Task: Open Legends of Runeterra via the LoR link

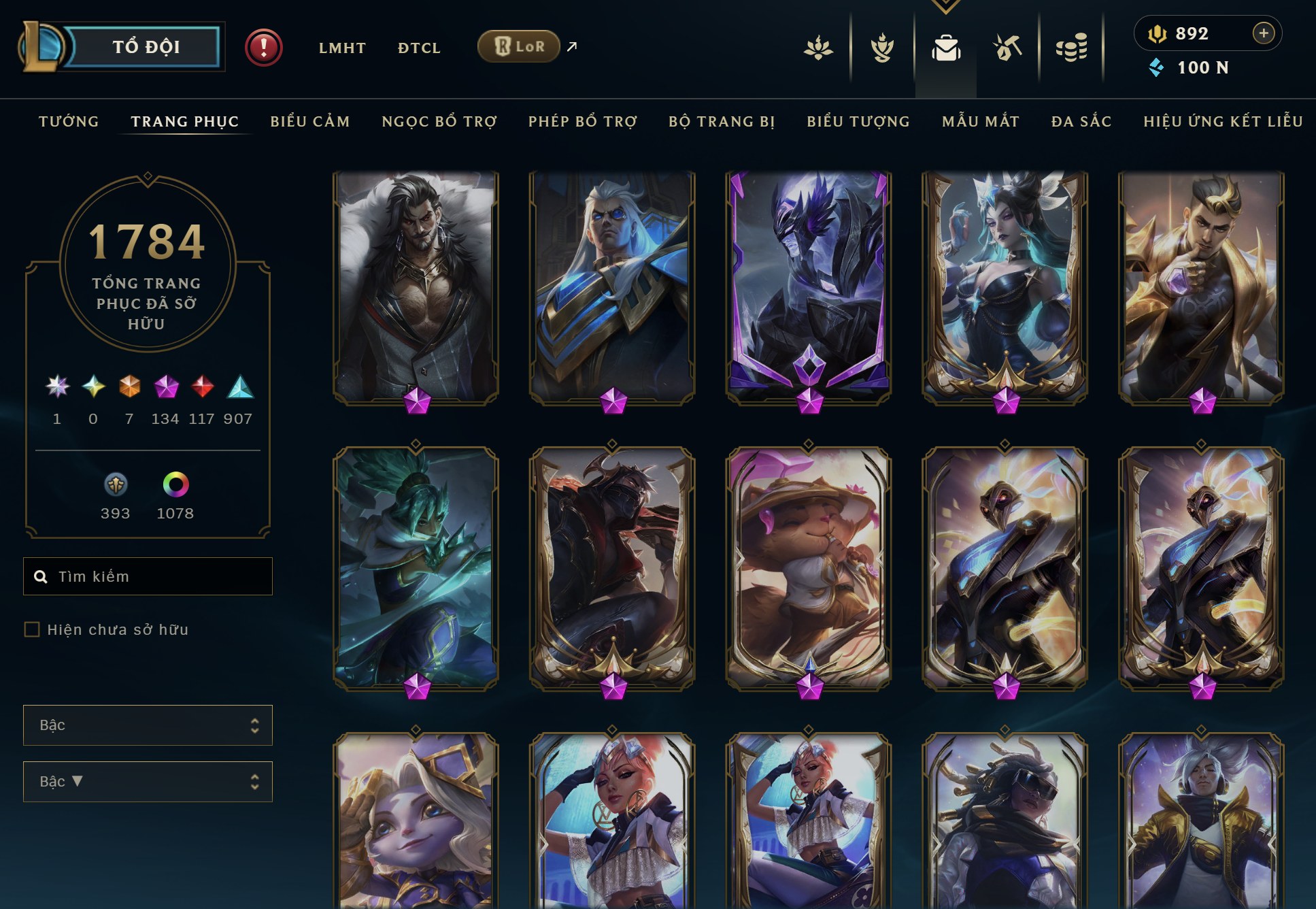Action: tap(519, 46)
